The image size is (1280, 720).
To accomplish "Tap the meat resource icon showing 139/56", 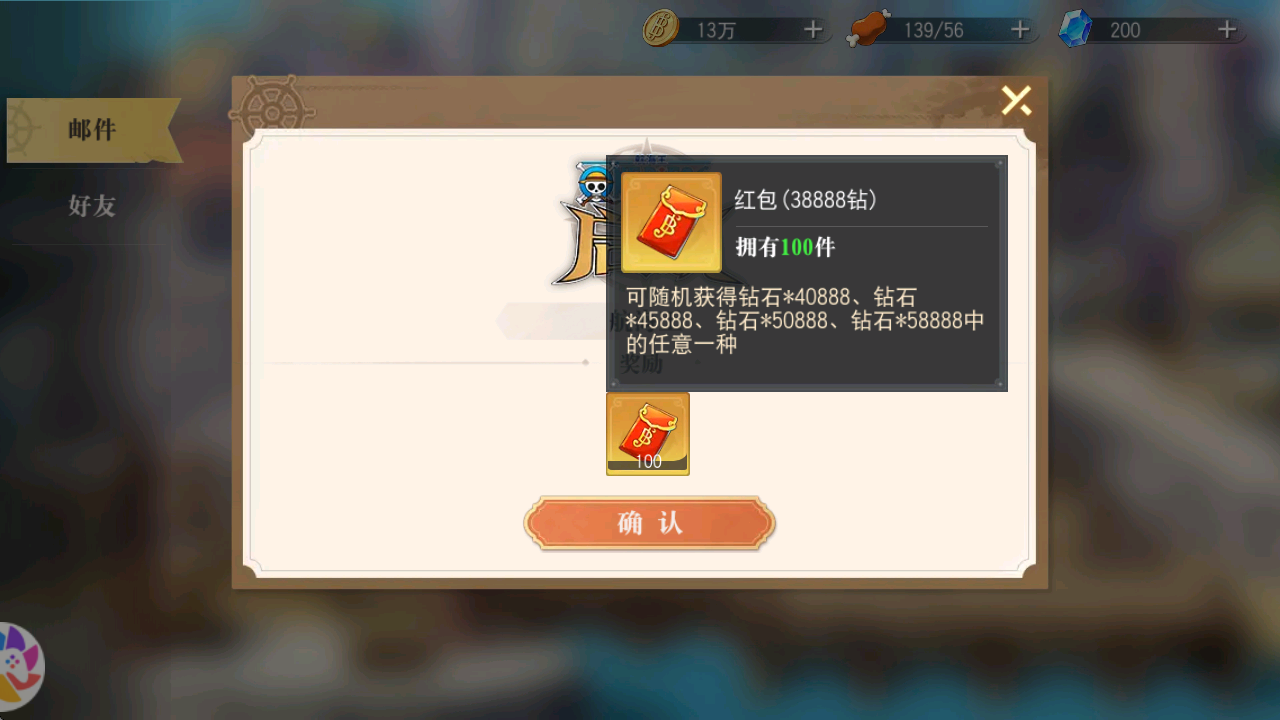I will click(869, 28).
